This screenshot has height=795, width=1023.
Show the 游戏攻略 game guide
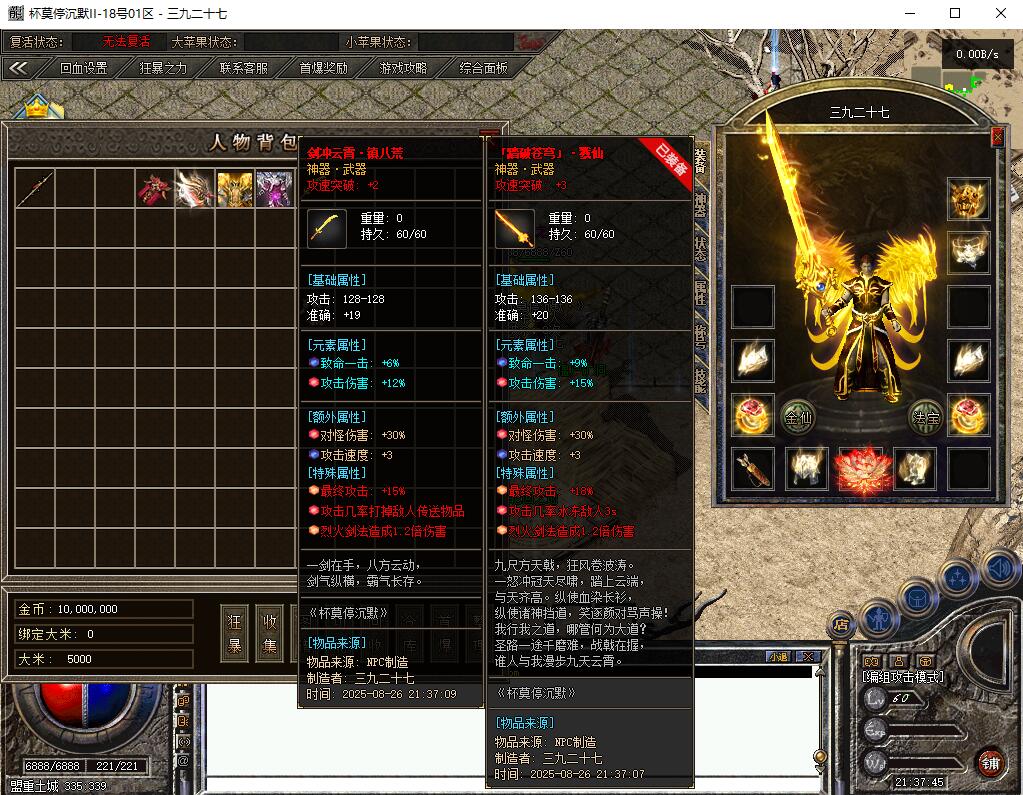(x=403, y=68)
